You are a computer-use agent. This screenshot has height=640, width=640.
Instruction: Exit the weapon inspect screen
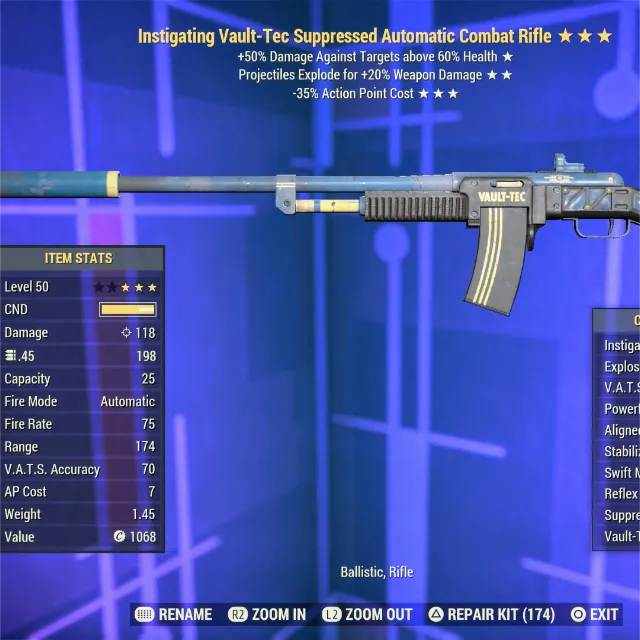pos(594,614)
